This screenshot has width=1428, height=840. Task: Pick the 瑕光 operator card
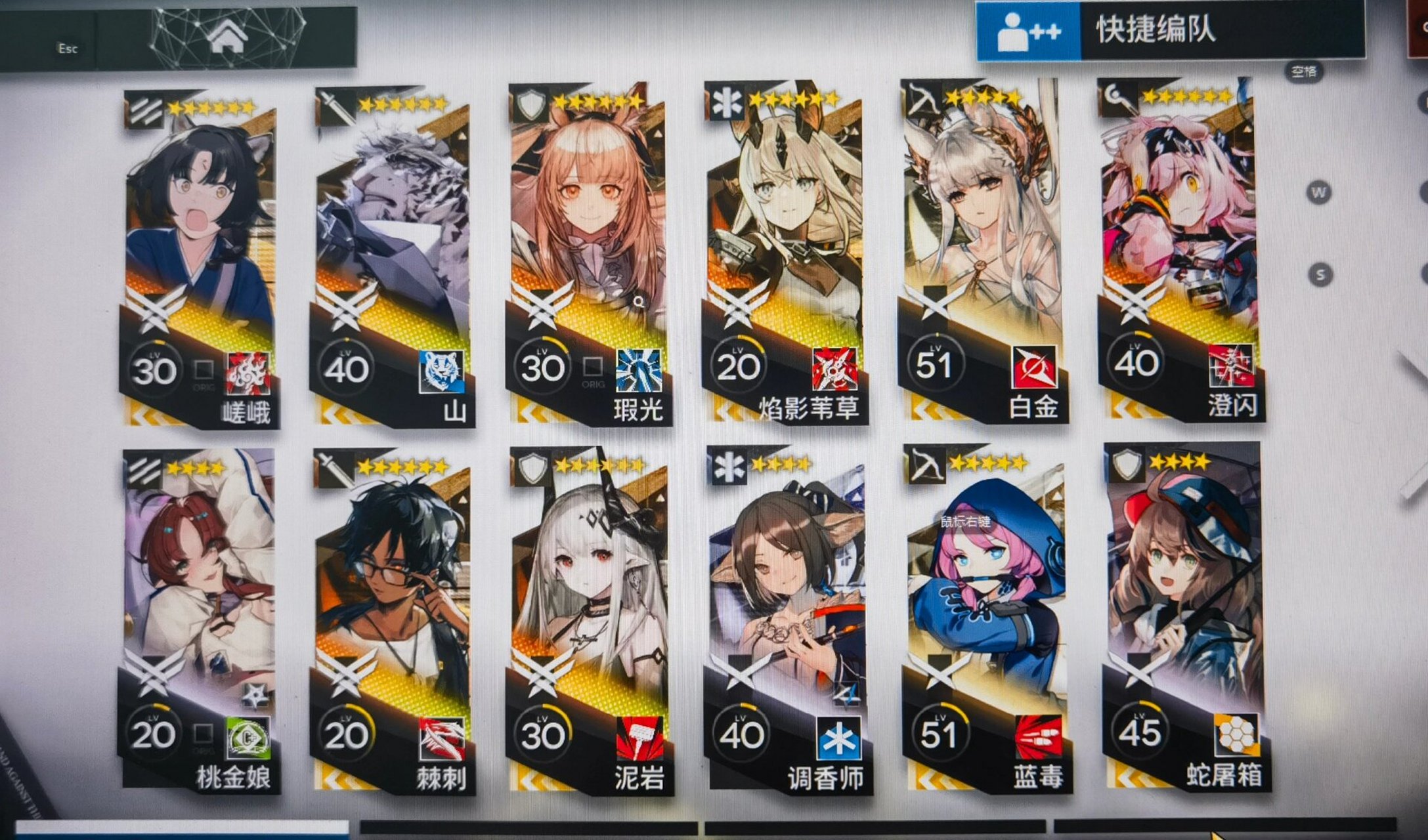588,256
